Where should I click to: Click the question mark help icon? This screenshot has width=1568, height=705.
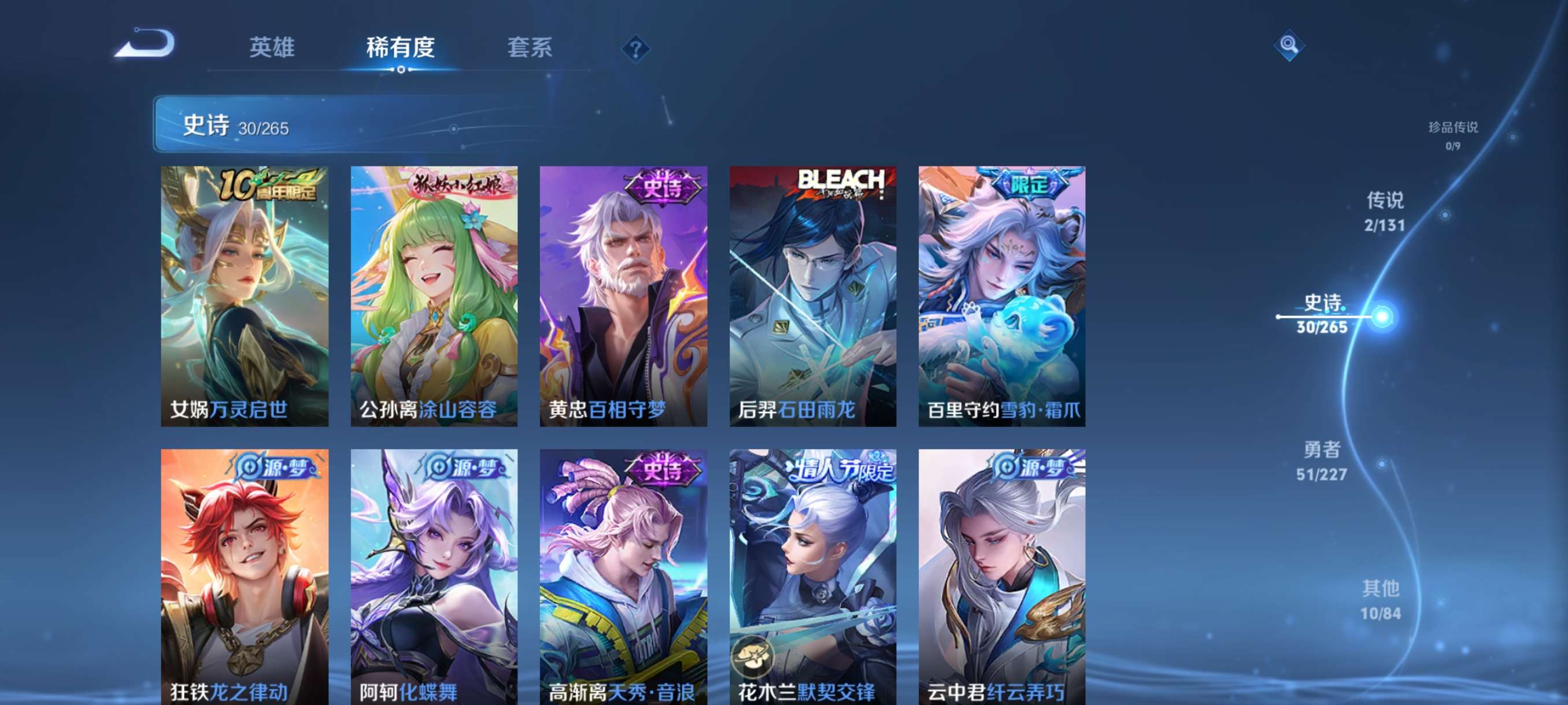635,48
